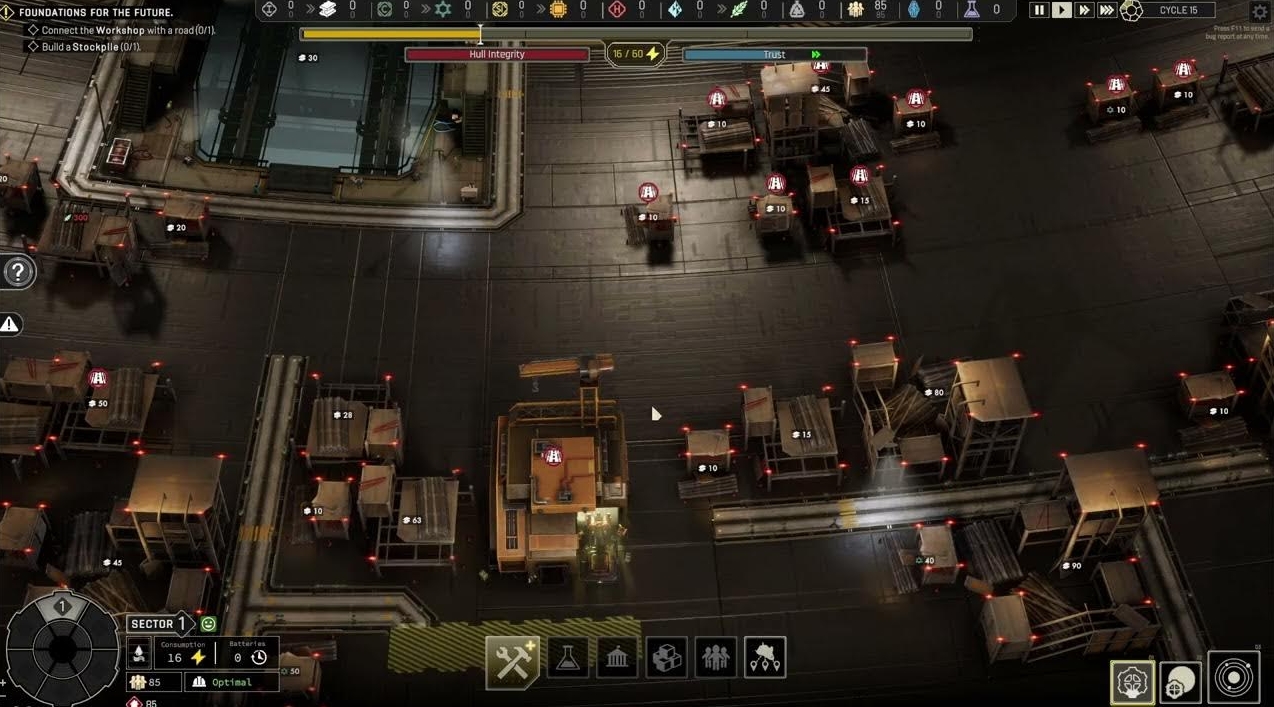
Task: Click the Connect the Workshop objective
Action: coord(125,30)
